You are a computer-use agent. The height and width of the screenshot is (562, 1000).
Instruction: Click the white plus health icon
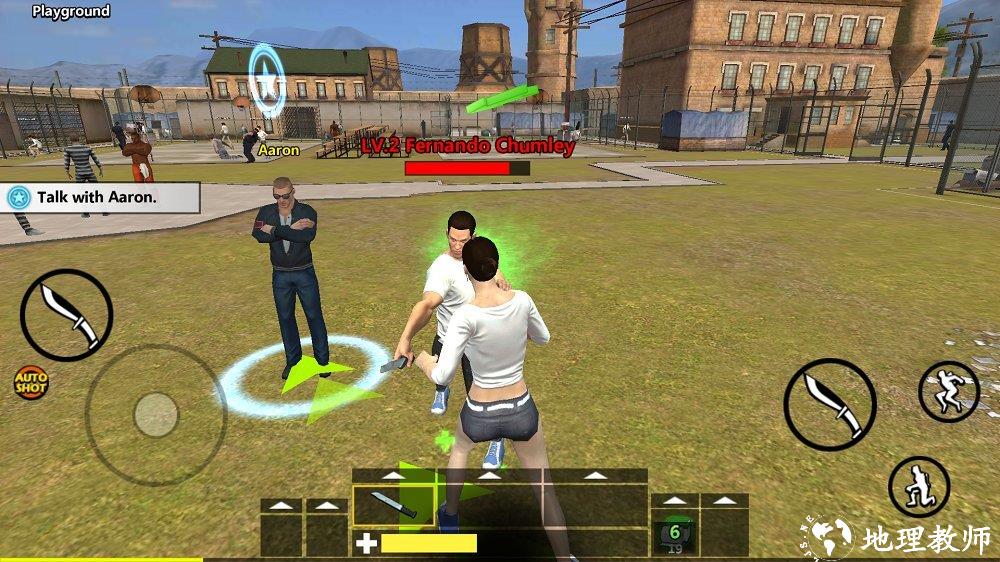(x=367, y=544)
